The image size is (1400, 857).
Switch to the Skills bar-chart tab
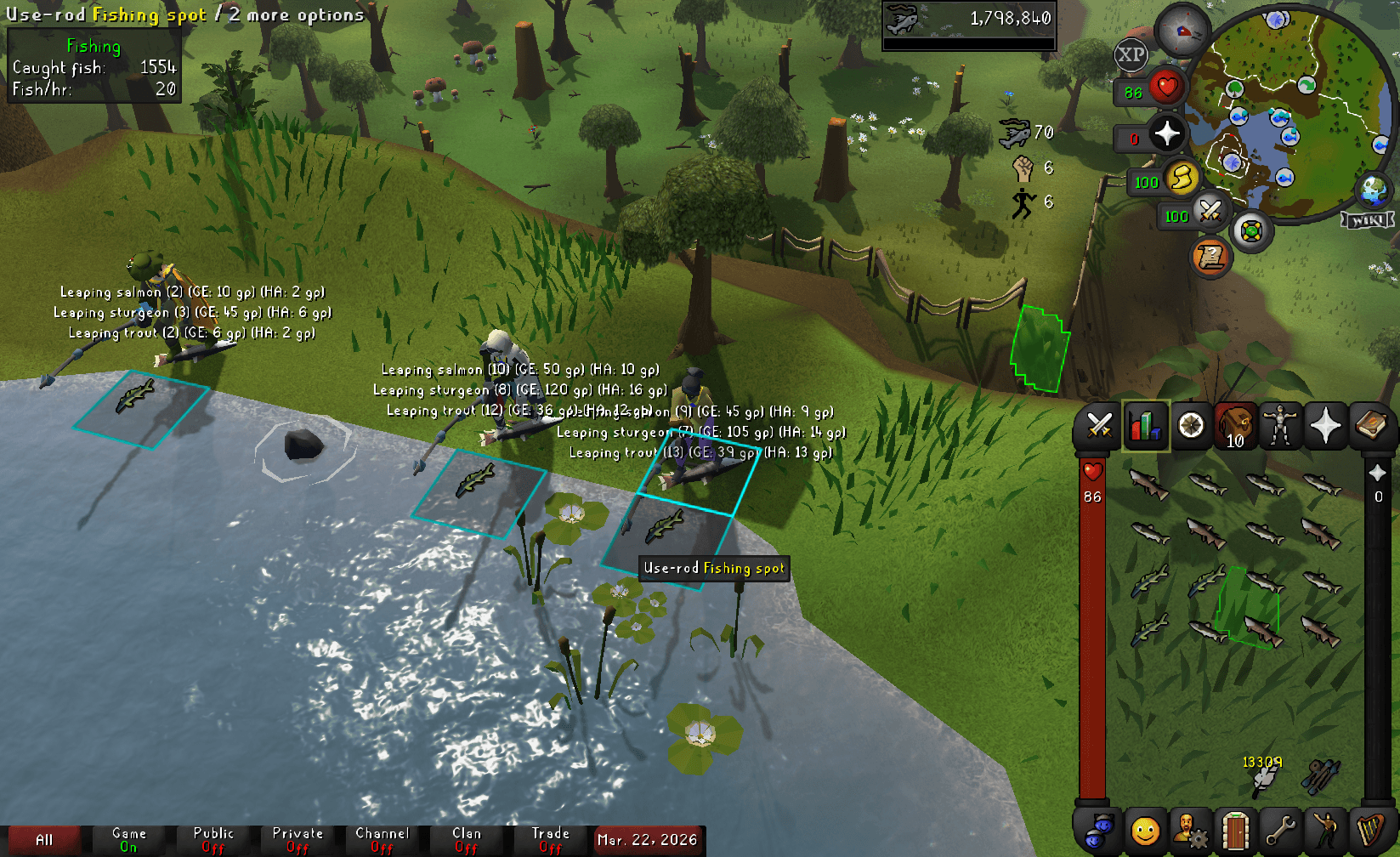point(1145,426)
